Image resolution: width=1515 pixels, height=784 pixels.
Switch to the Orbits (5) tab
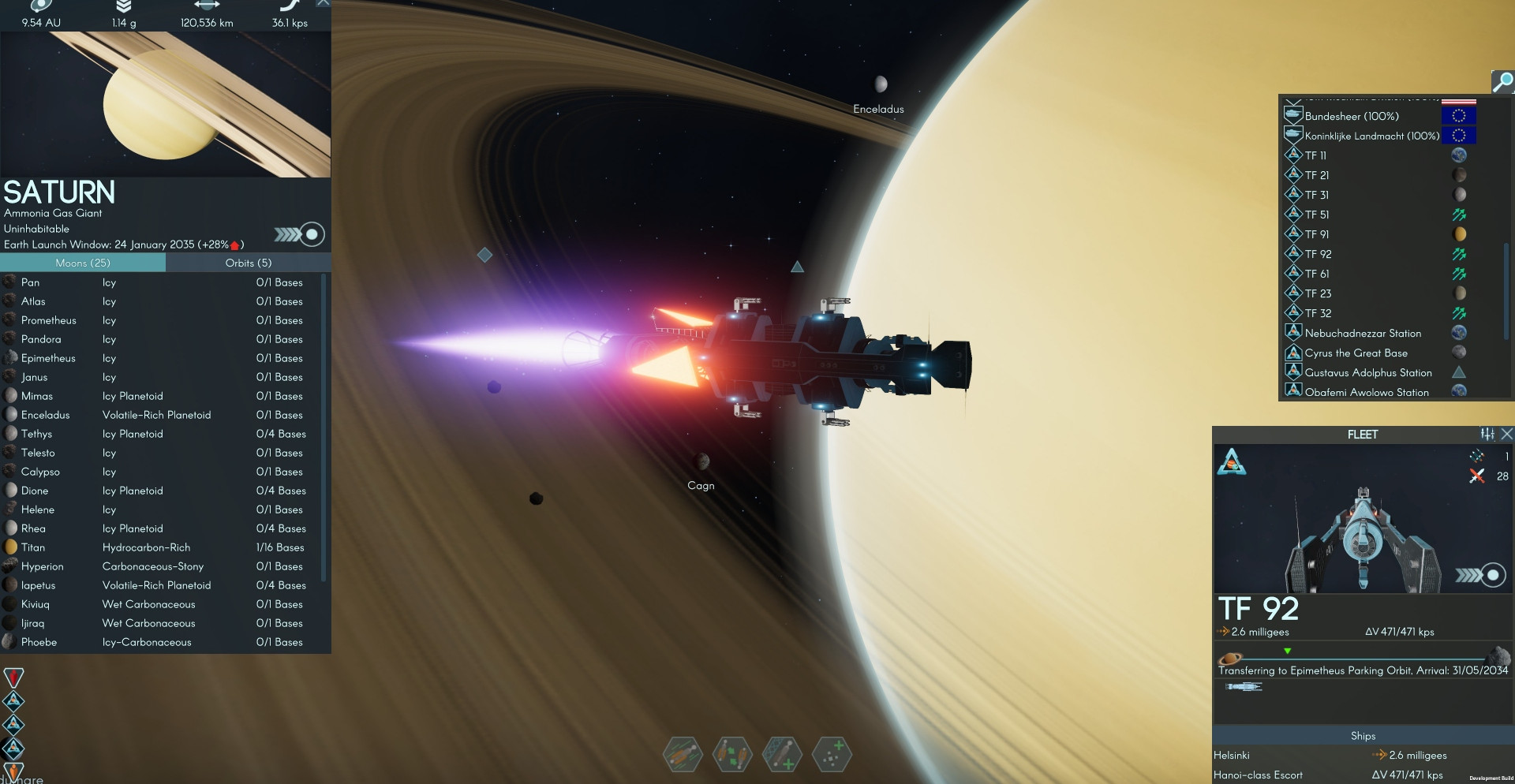point(248,263)
